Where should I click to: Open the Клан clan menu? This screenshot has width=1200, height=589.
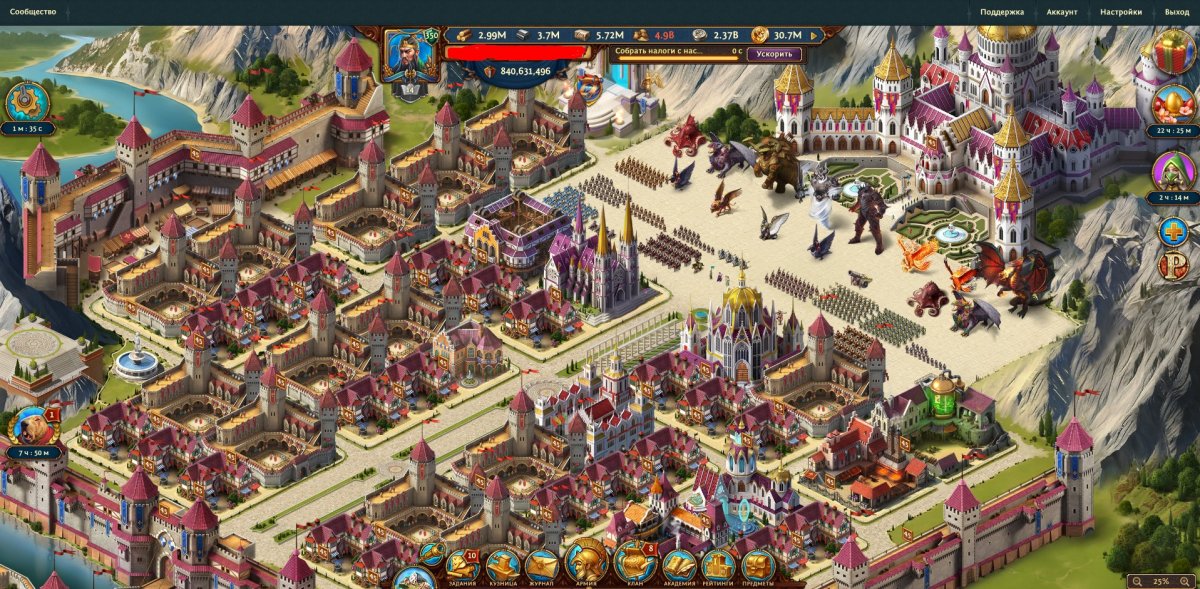(634, 563)
